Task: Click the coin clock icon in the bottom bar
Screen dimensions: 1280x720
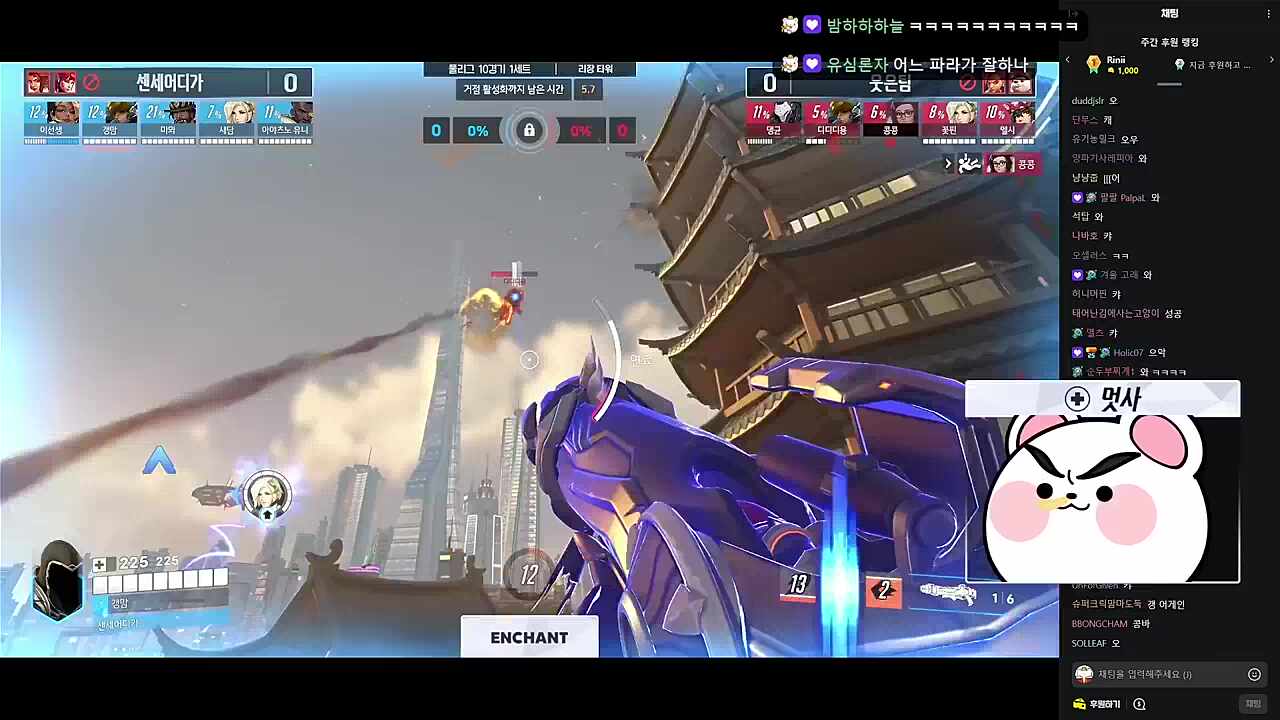Action: 1139,703
